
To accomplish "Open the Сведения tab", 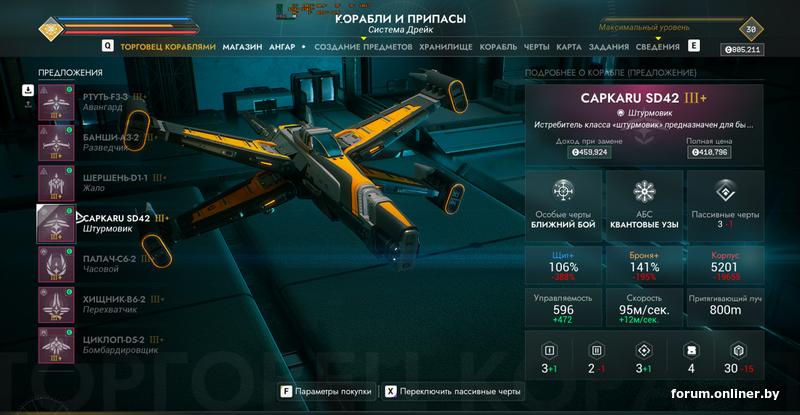I will click(x=657, y=47).
